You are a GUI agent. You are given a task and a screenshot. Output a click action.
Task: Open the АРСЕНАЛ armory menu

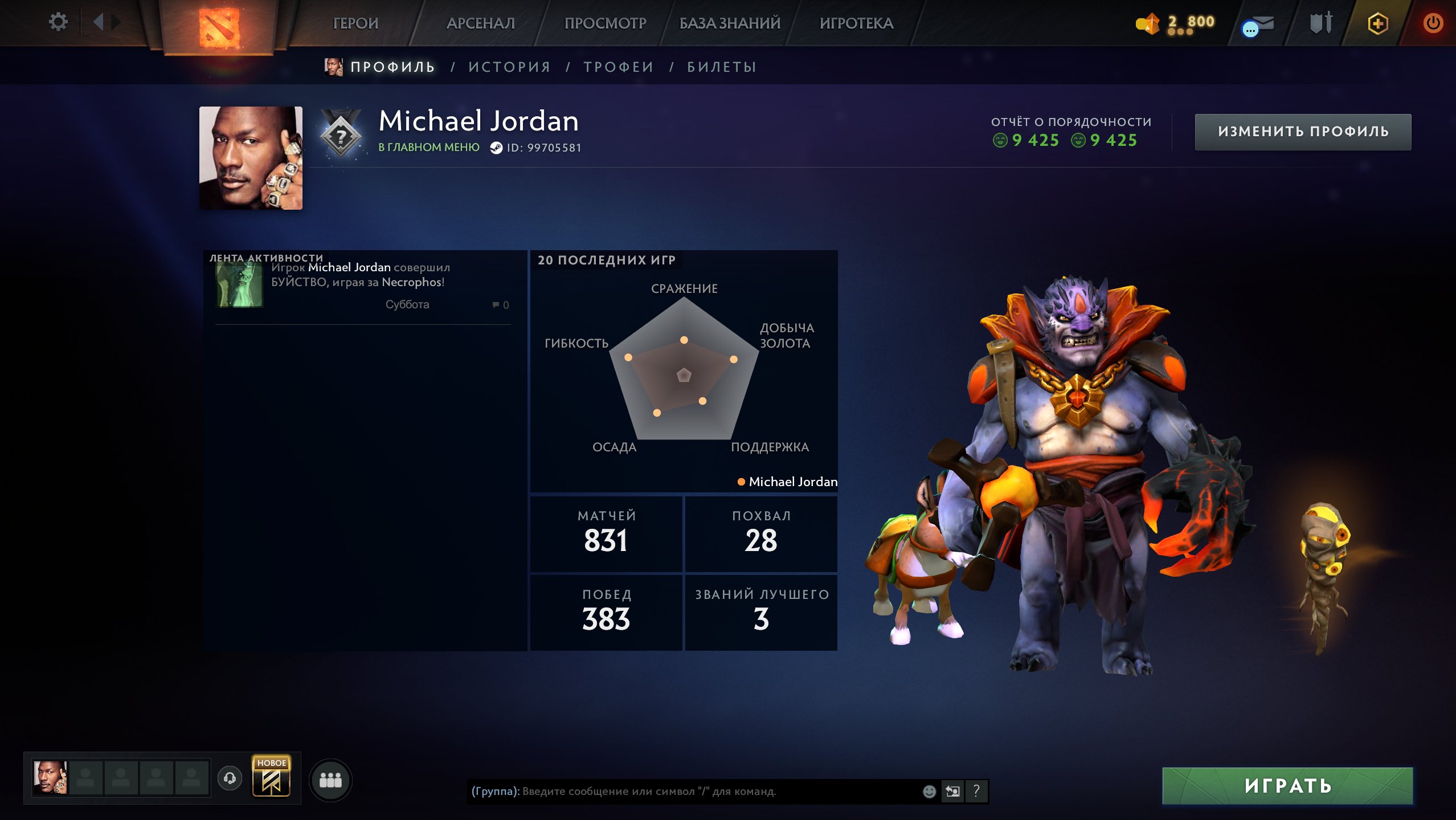480,23
